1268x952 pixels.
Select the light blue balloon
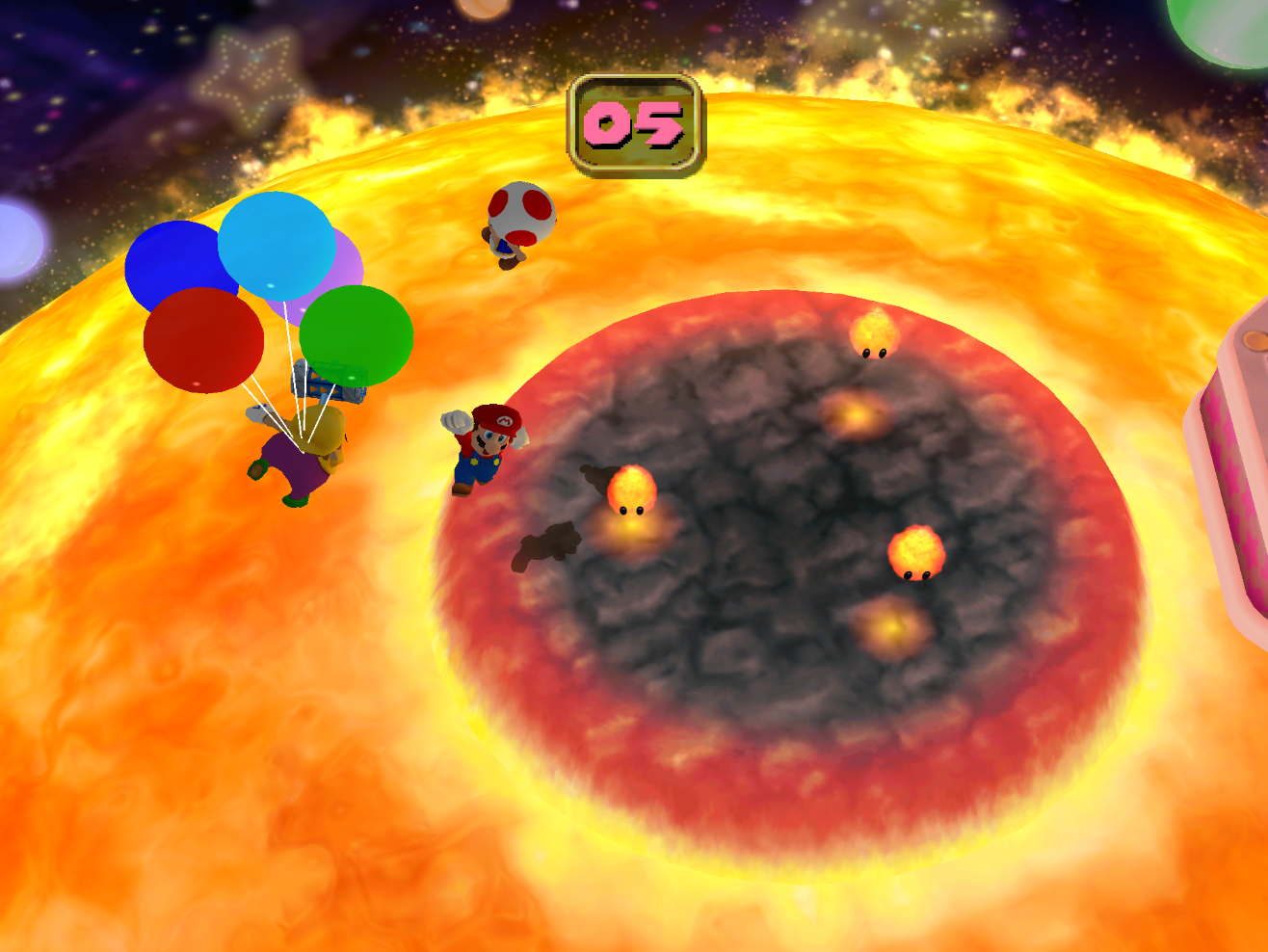[x=275, y=246]
